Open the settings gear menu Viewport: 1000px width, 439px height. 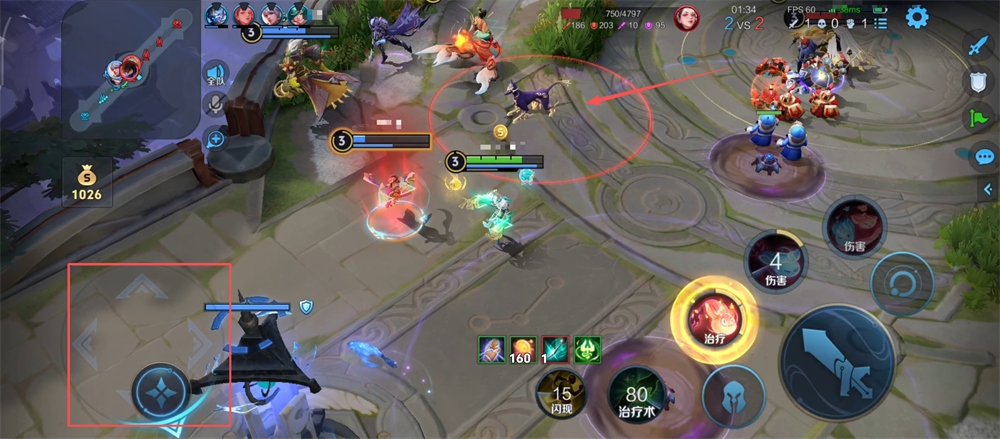(917, 17)
